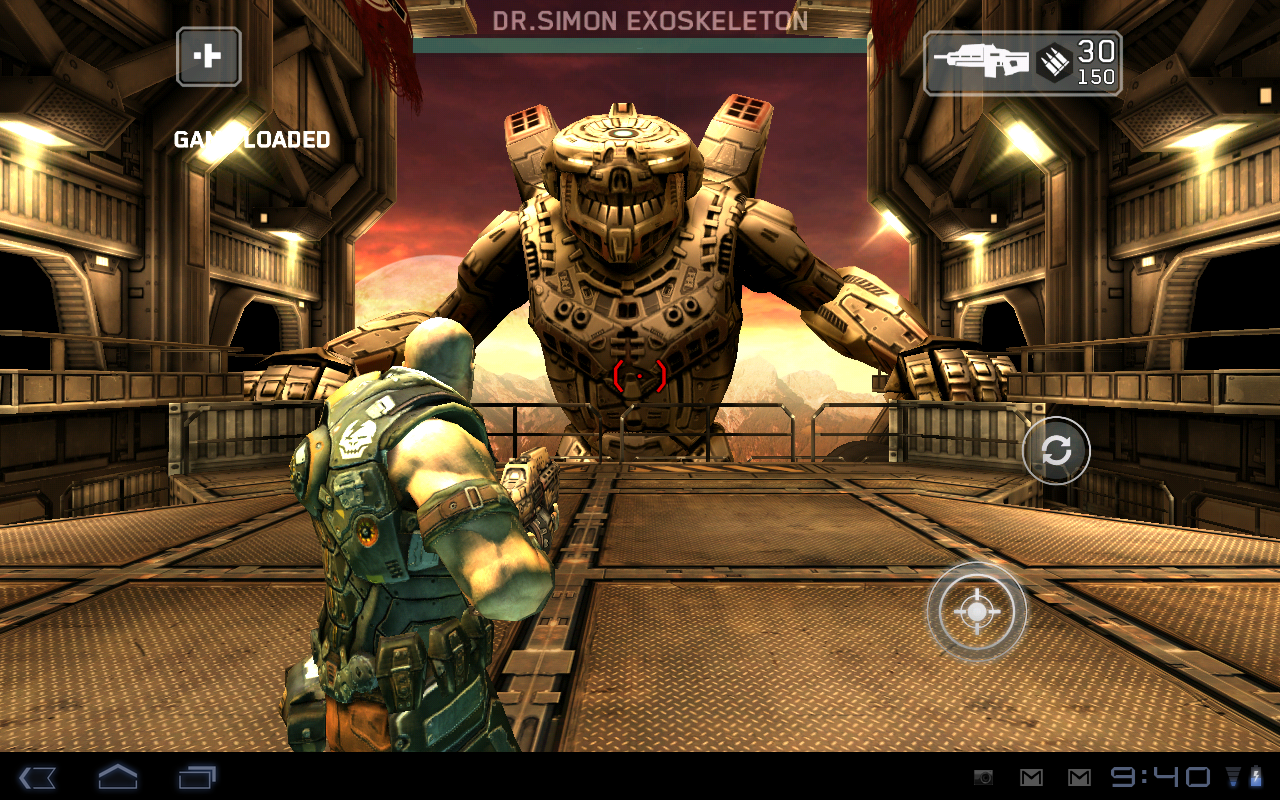Tap the 9:40 clock in the status bar
The image size is (1280, 800).
1160,778
